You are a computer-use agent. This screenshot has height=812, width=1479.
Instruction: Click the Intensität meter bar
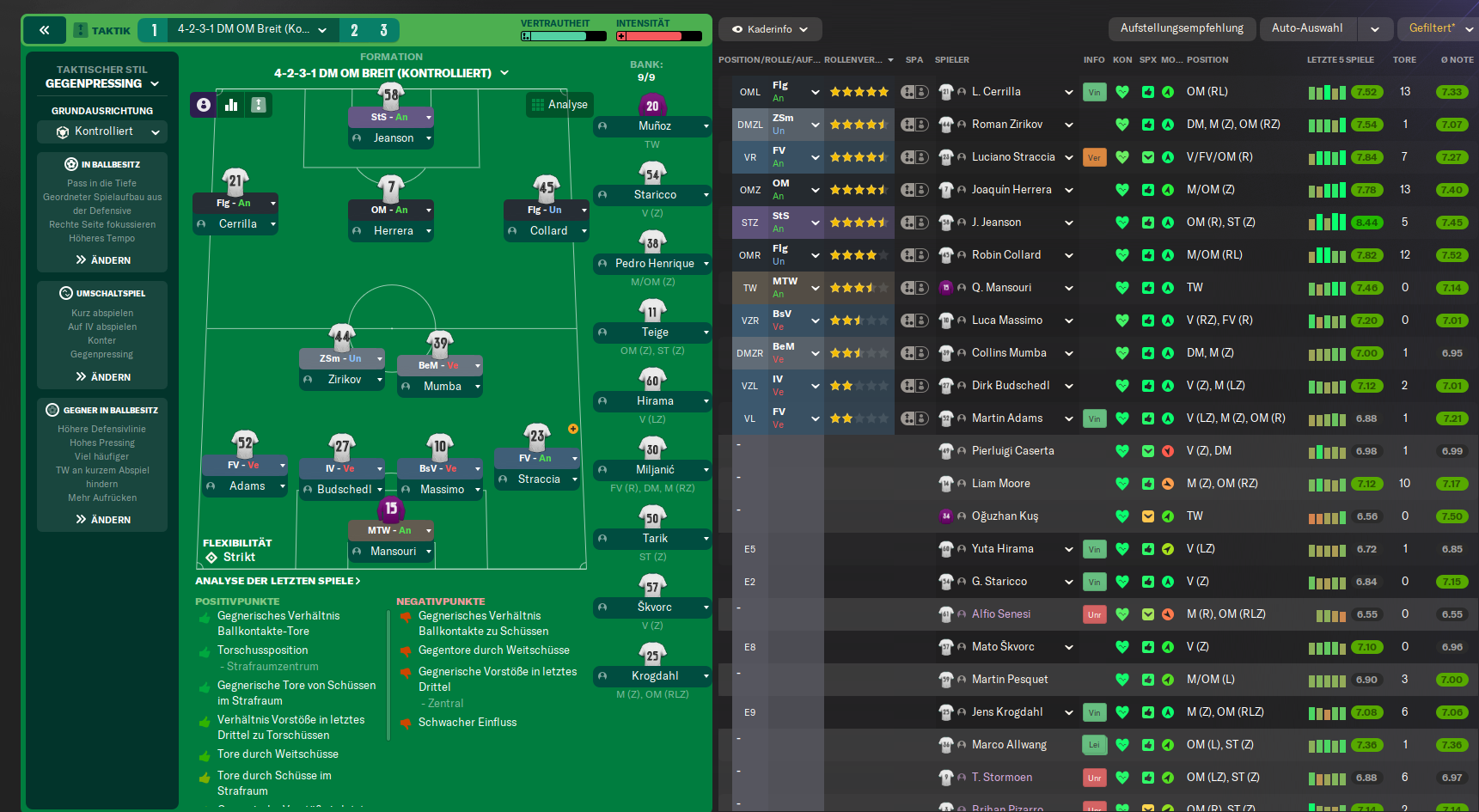pyautogui.click(x=658, y=37)
